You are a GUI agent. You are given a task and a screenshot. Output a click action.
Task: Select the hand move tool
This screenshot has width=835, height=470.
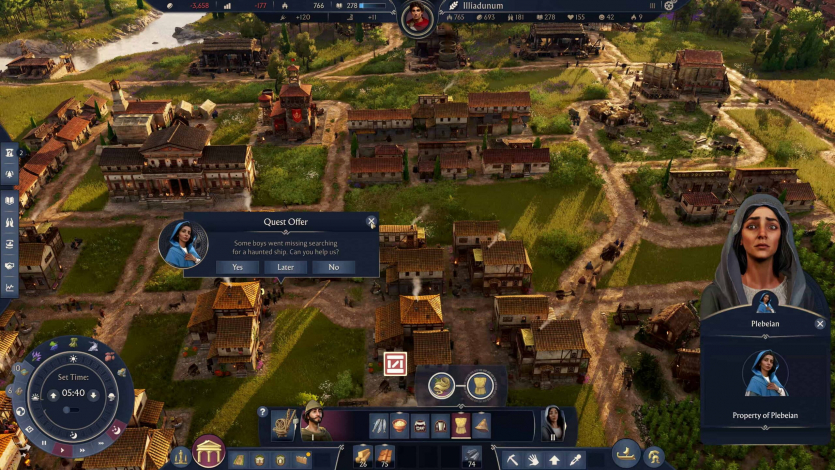532,459
